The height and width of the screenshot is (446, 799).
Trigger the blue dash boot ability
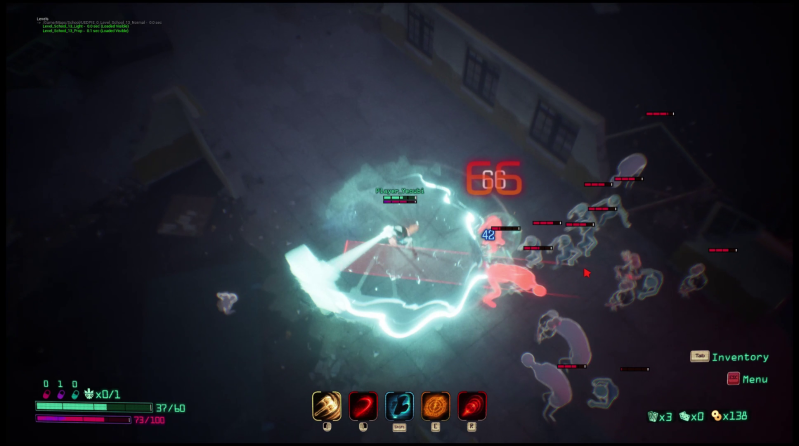[x=399, y=405]
